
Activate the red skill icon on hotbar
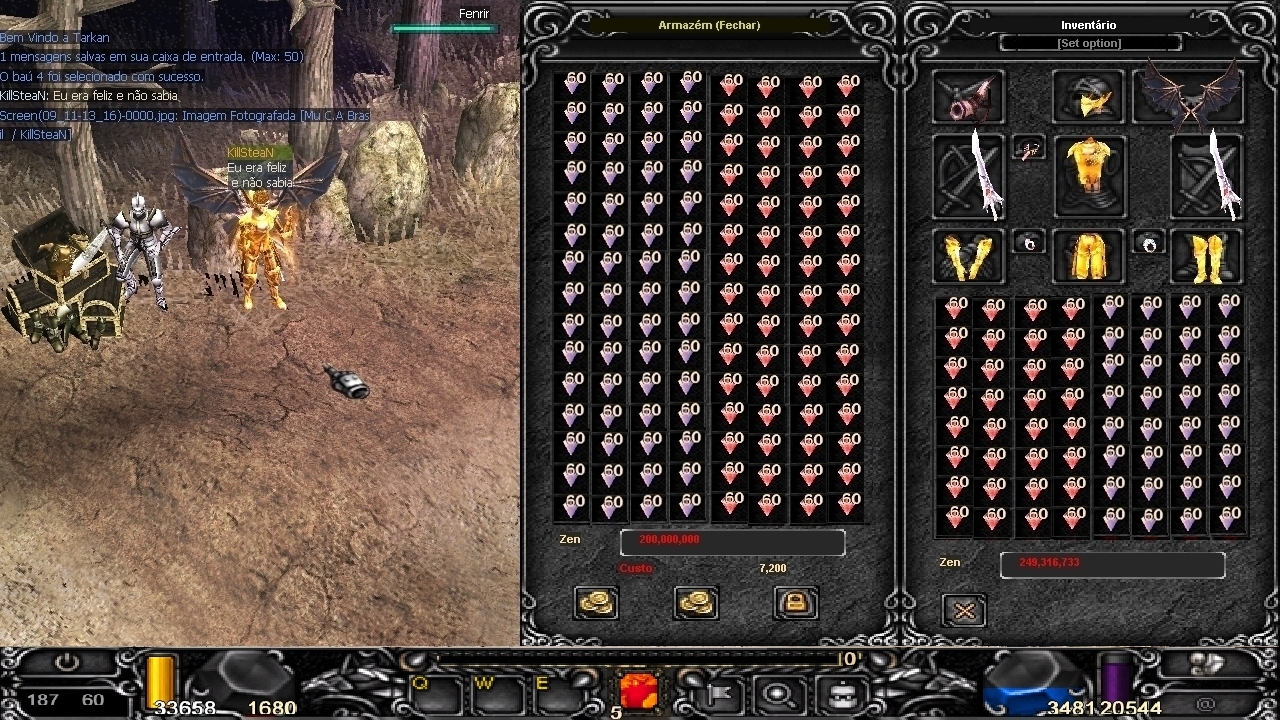pos(638,691)
